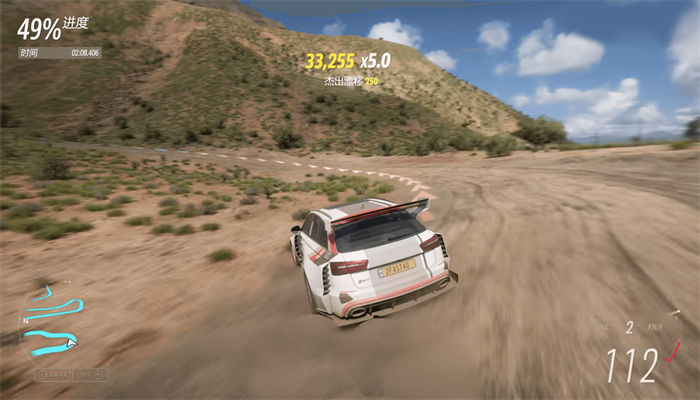Click the route minimap
Screen dimensions: 700x400
point(52,322)
